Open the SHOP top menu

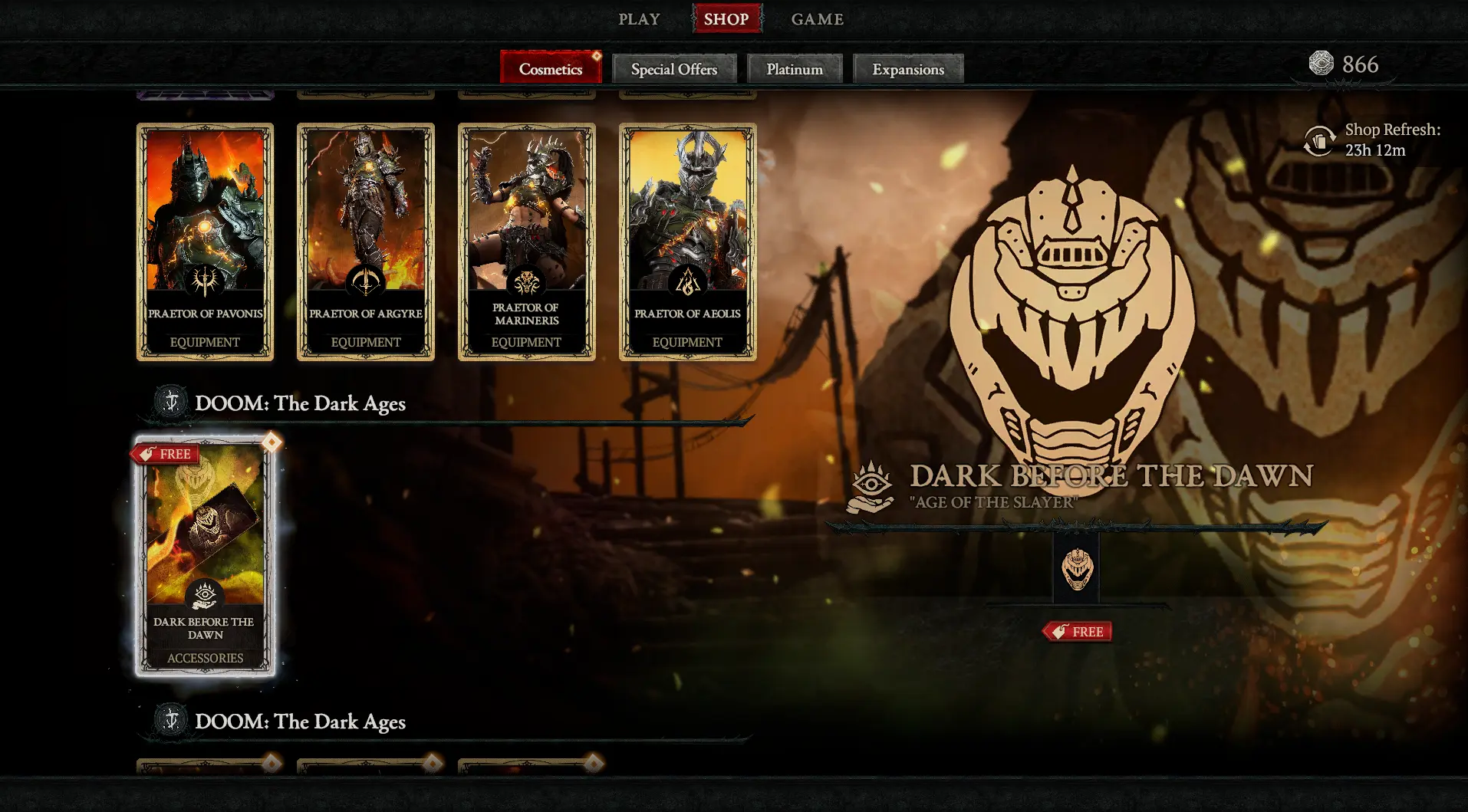point(726,19)
